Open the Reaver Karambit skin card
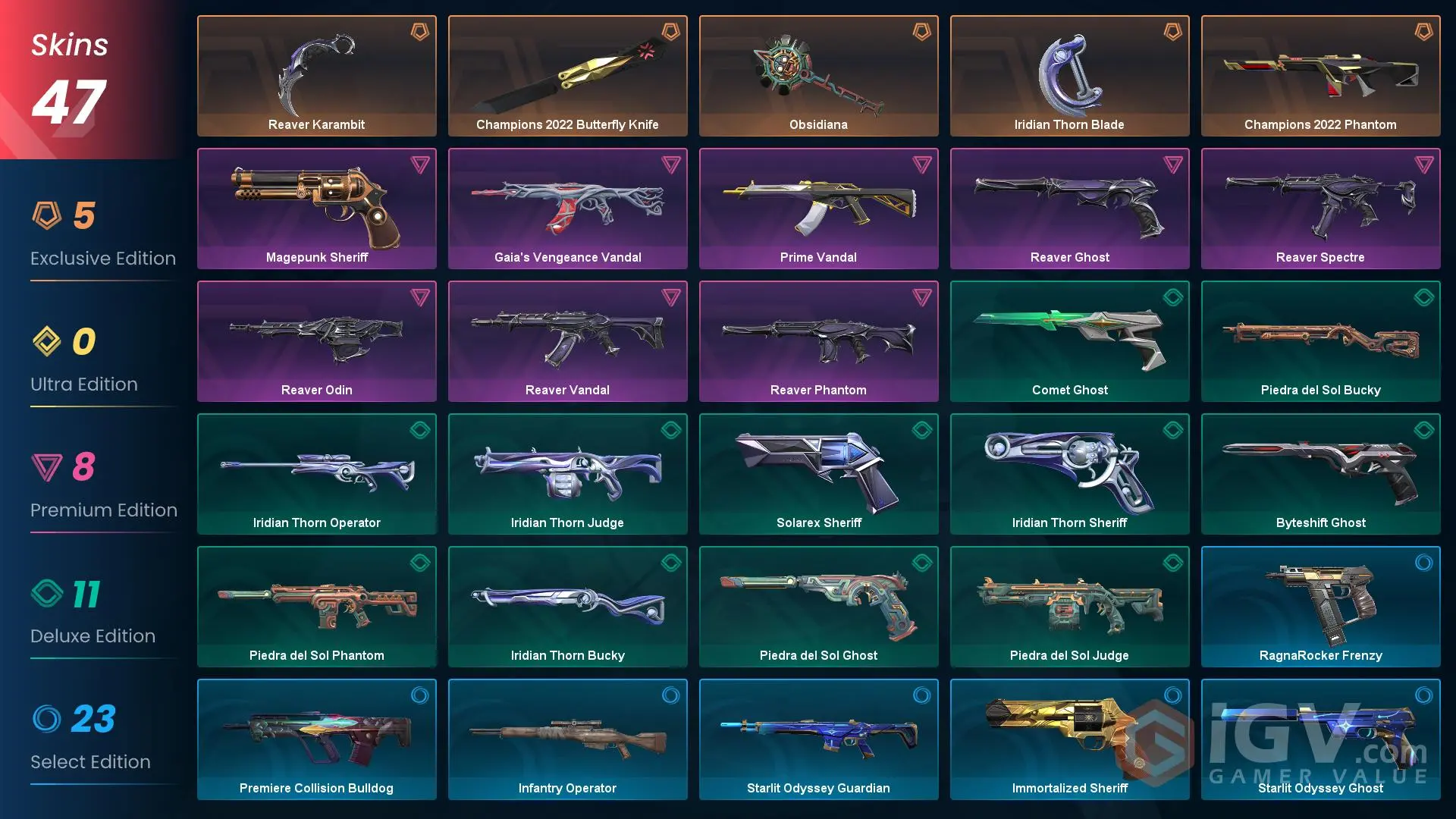 point(316,75)
